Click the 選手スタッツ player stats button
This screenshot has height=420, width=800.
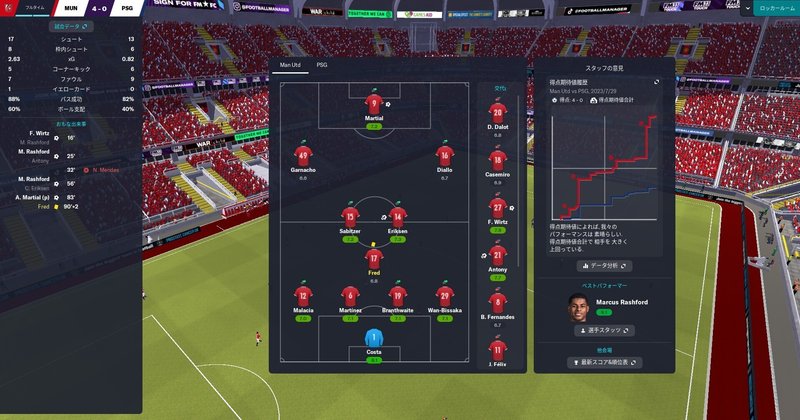(605, 329)
